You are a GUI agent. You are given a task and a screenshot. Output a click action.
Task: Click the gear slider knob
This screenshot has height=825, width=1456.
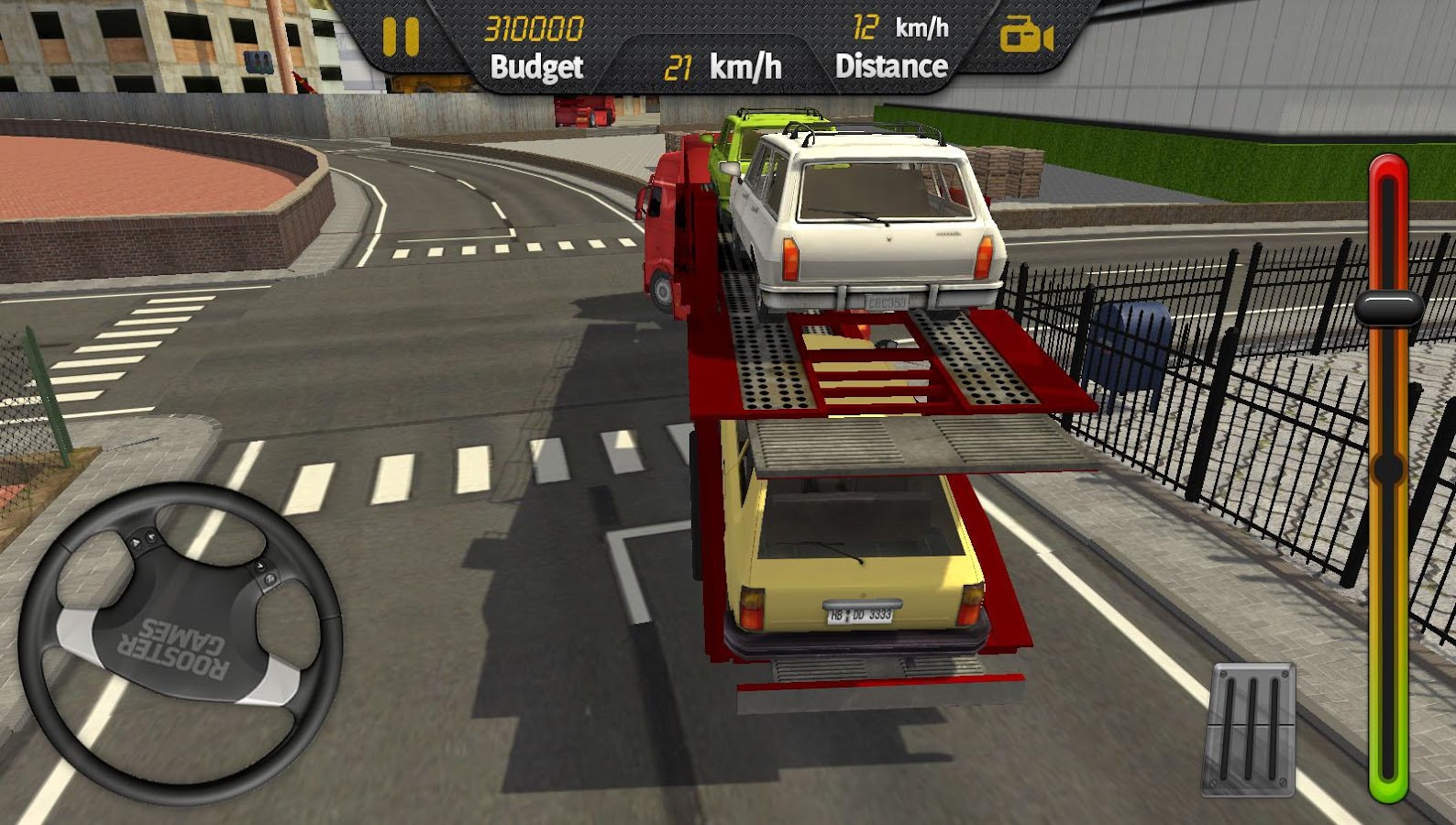[x=1388, y=308]
